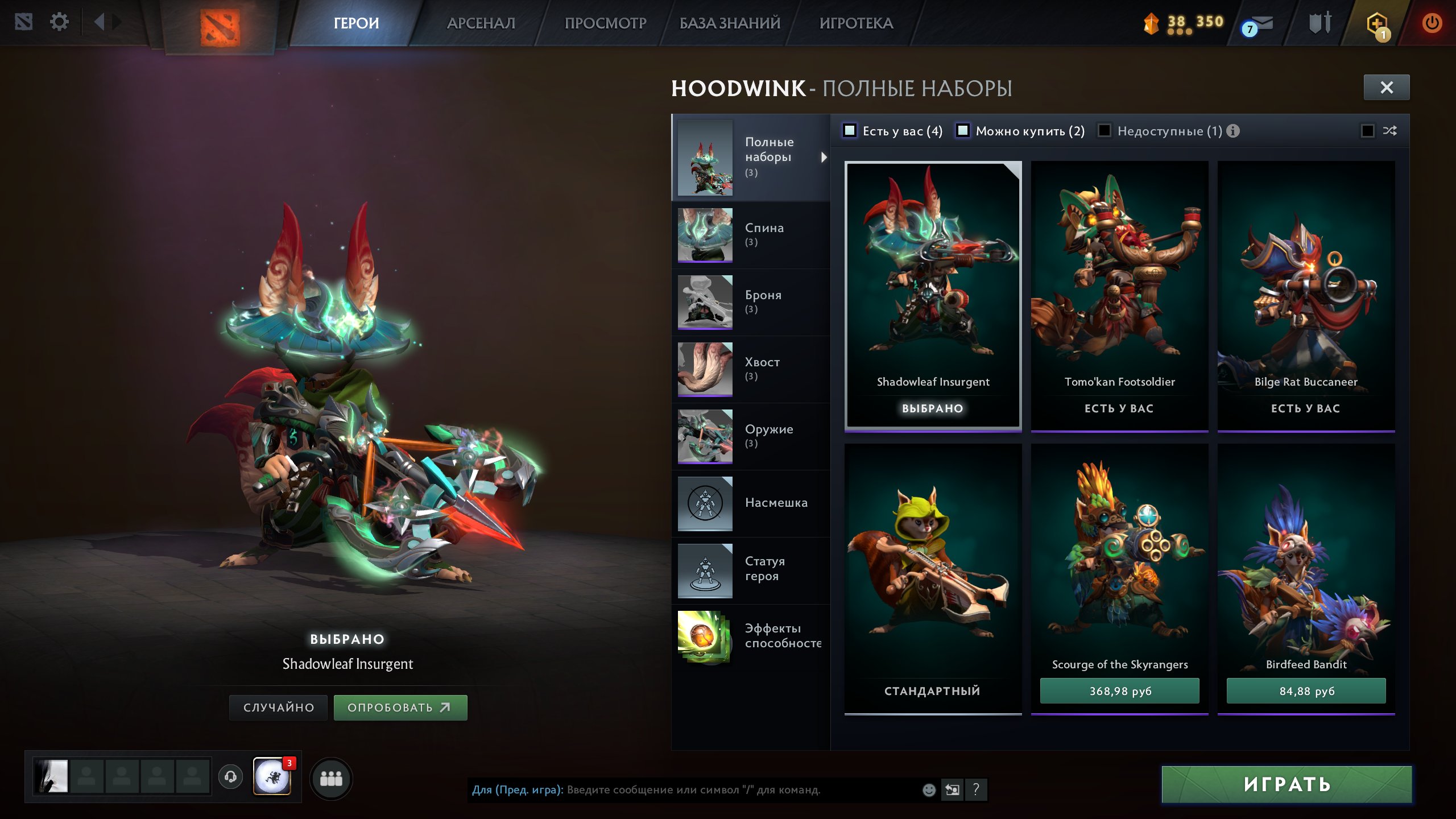
Task: Toggle the Можно купить (2) filter
Action: [963, 131]
